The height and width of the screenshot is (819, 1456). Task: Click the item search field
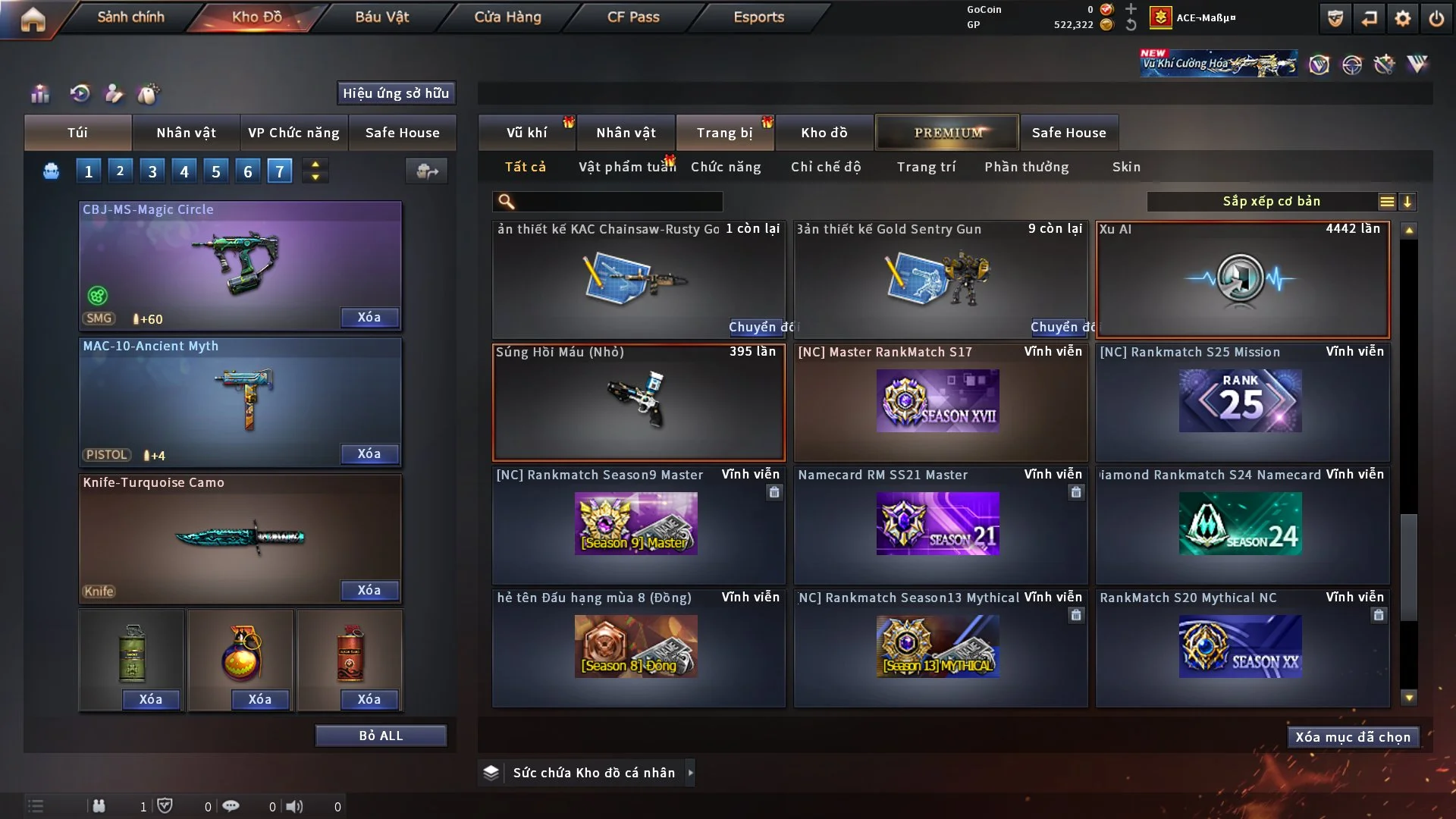pyautogui.click(x=618, y=202)
